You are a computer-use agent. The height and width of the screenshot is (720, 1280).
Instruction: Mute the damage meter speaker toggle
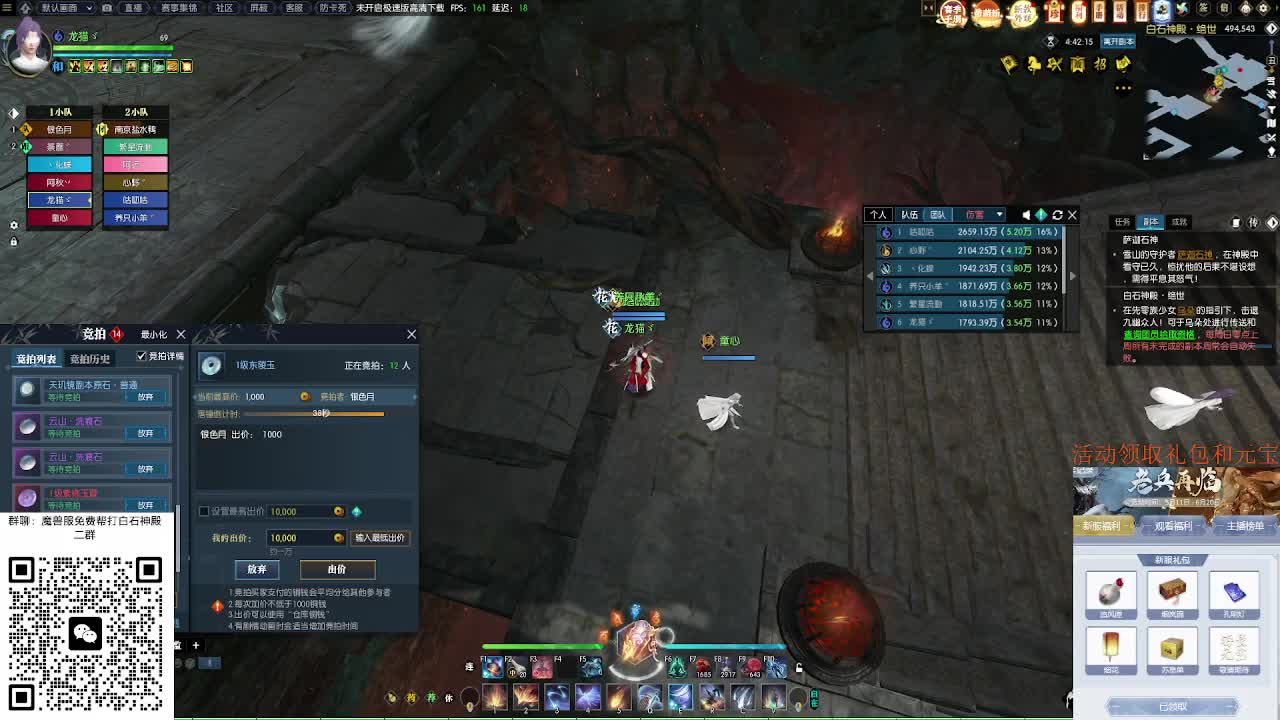tap(1026, 214)
